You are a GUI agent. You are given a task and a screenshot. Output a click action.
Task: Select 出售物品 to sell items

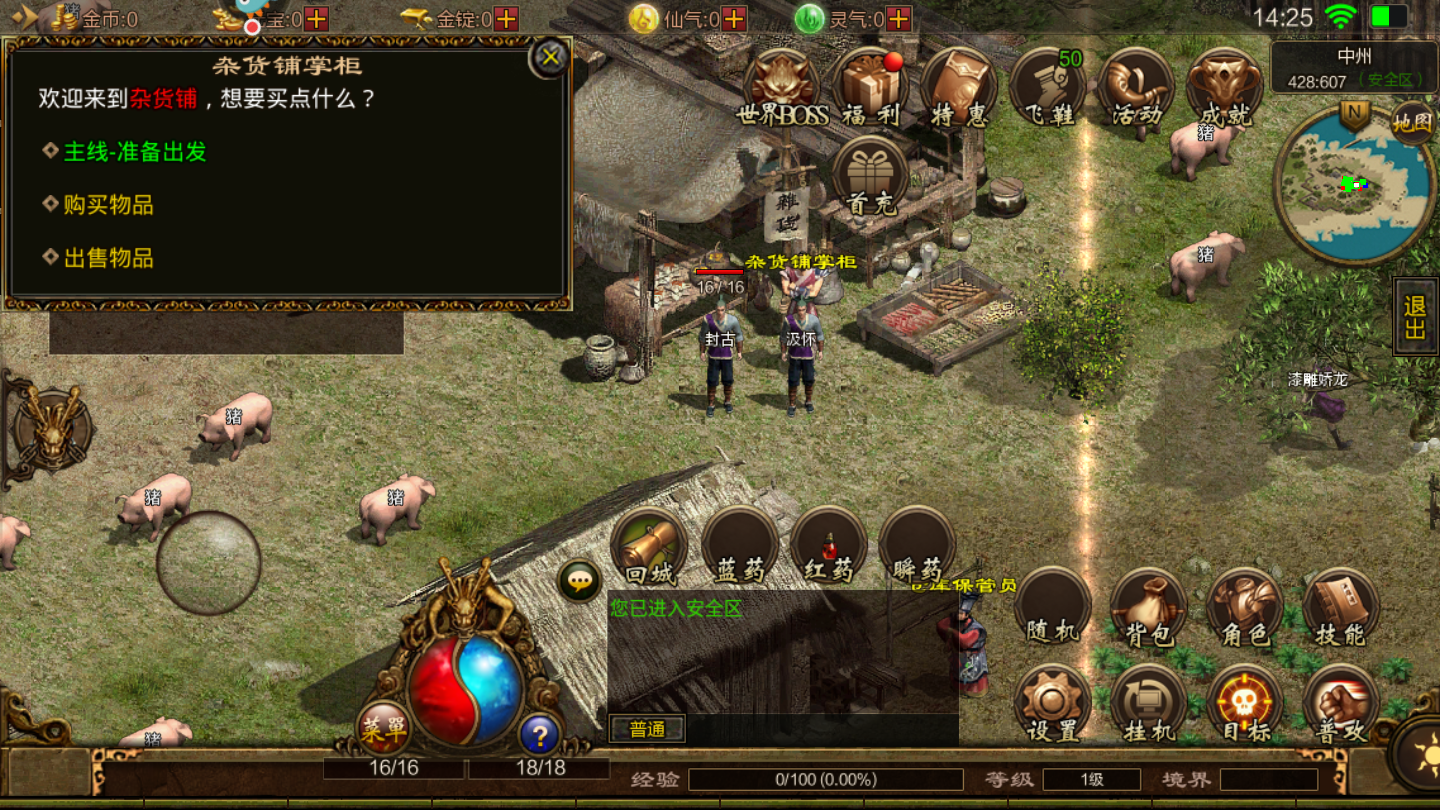click(x=108, y=258)
